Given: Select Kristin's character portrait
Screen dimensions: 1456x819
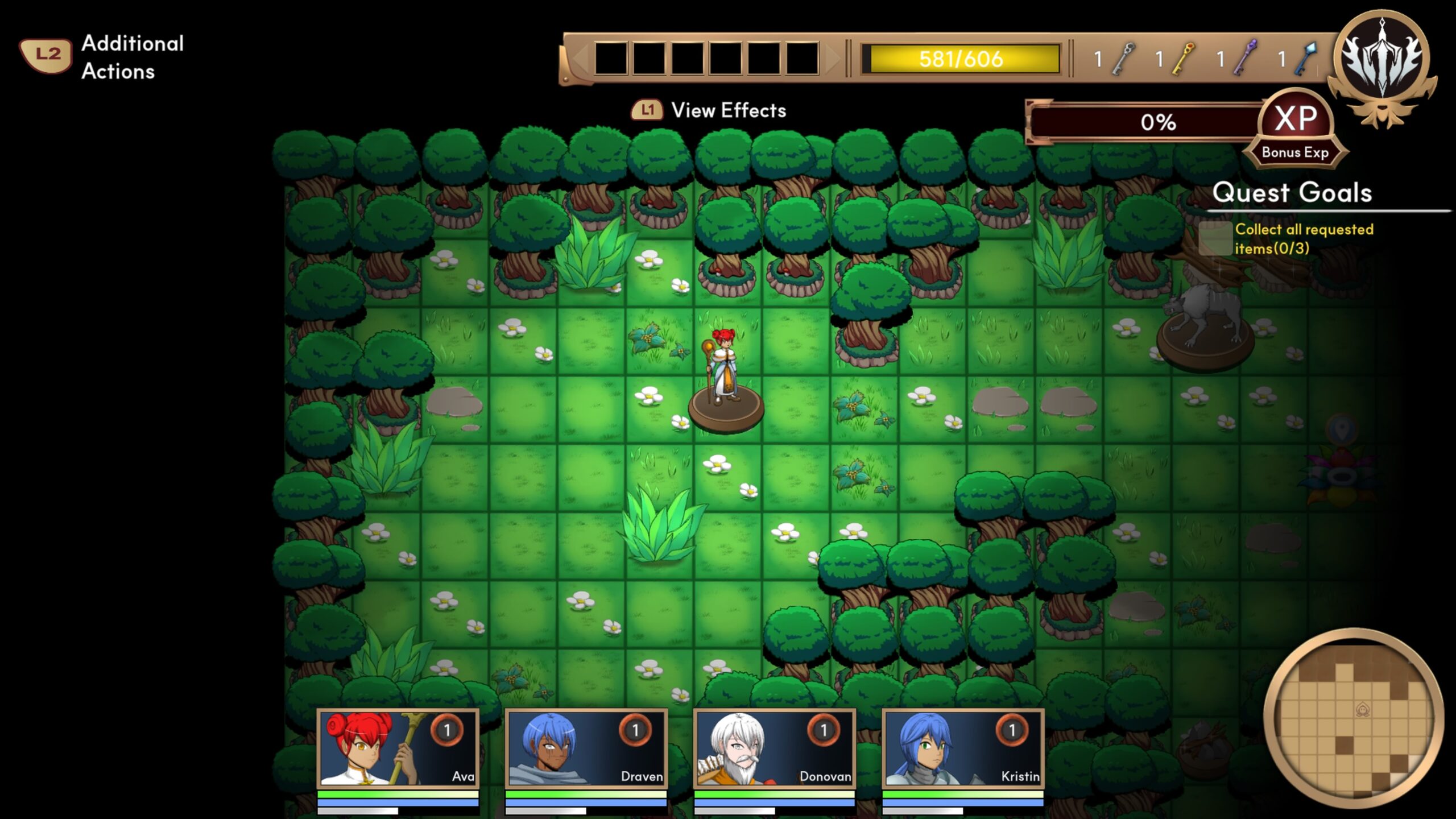Looking at the screenshot, I should [x=962, y=748].
